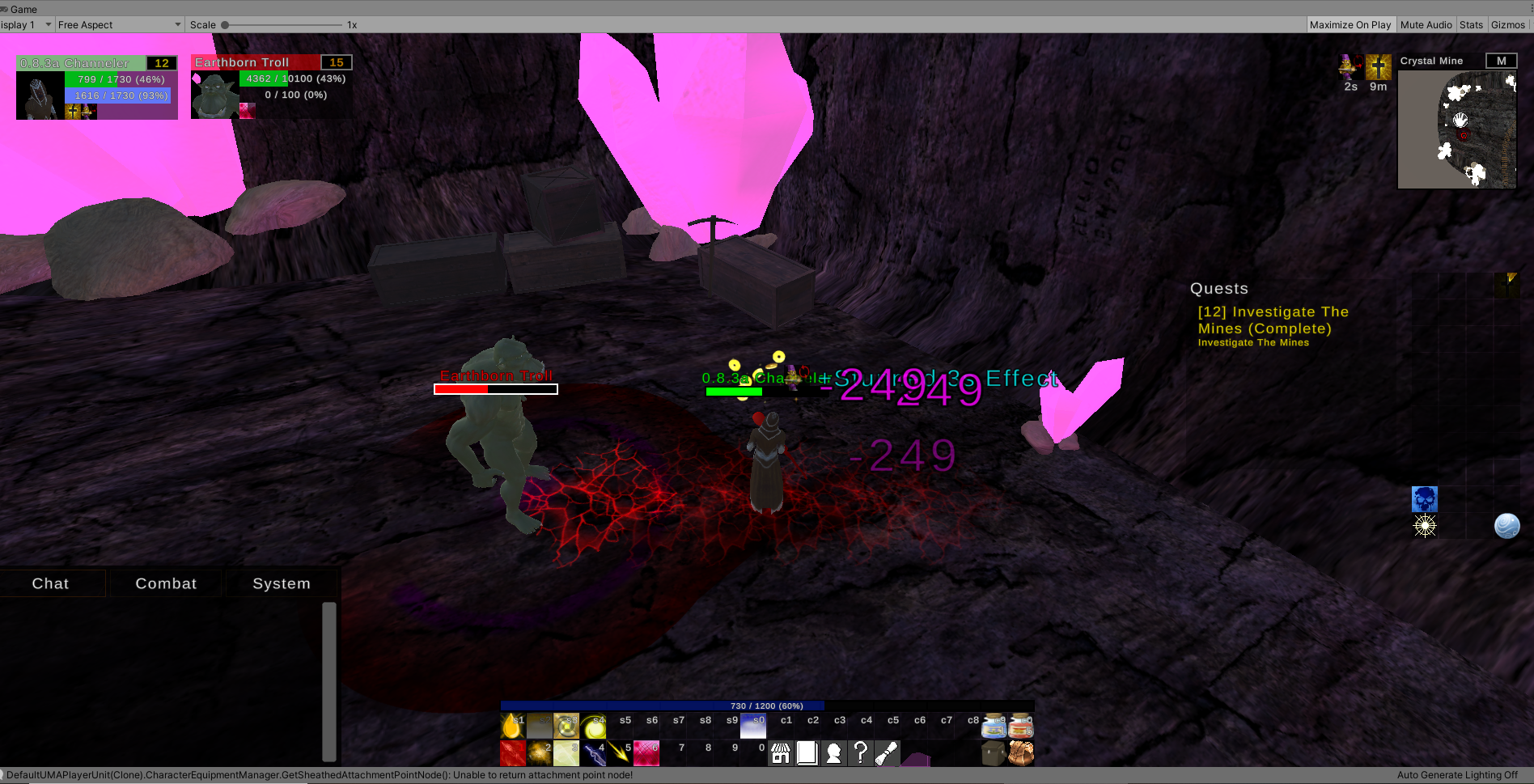Use the yellow swirl ability in slot s4
The width and height of the screenshot is (1534, 784).
(x=593, y=726)
